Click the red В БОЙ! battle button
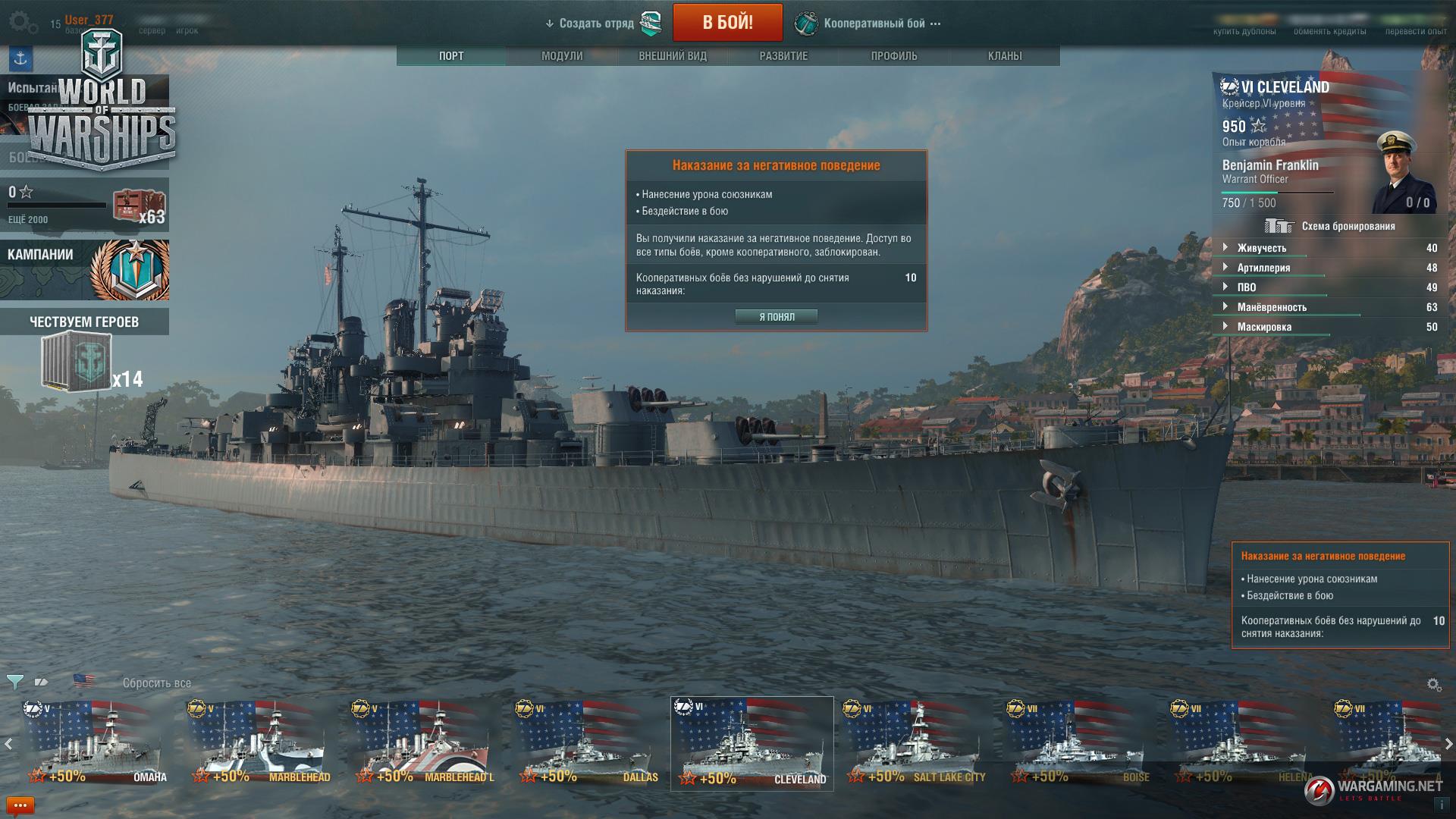The width and height of the screenshot is (1456, 819). (727, 23)
